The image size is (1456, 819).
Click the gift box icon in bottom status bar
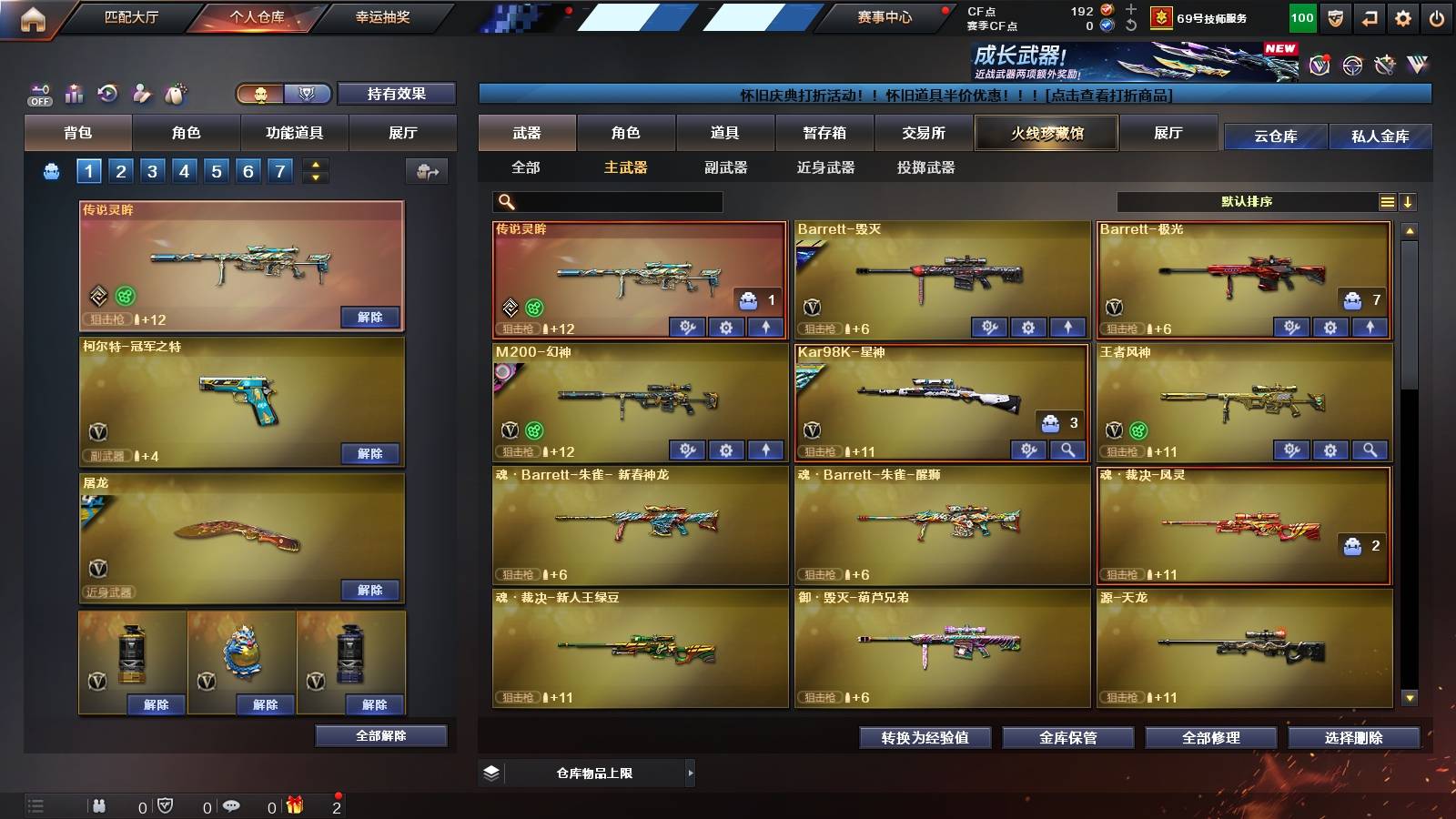tap(295, 805)
